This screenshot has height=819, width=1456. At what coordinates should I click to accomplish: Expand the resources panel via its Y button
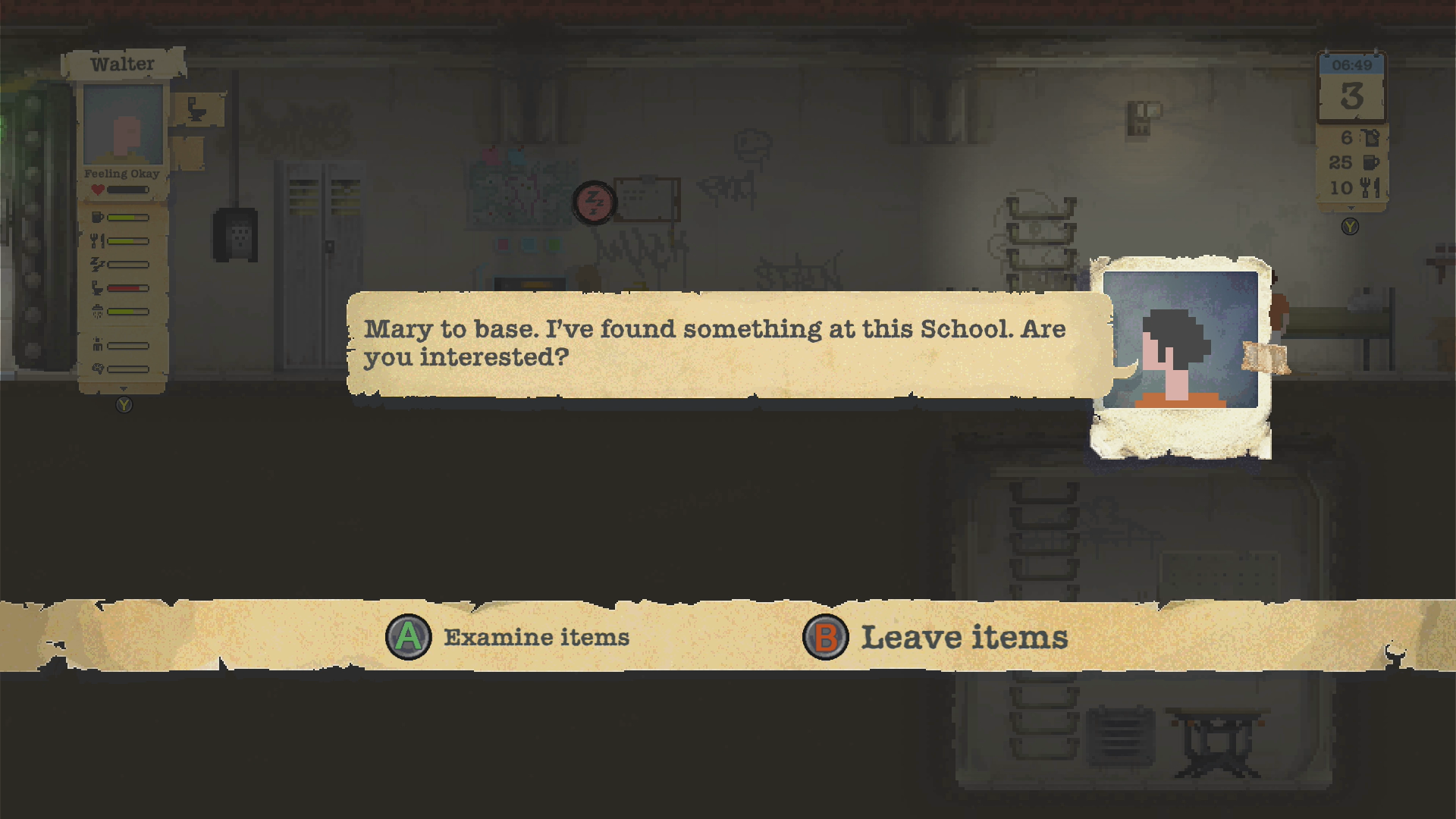1350,226
